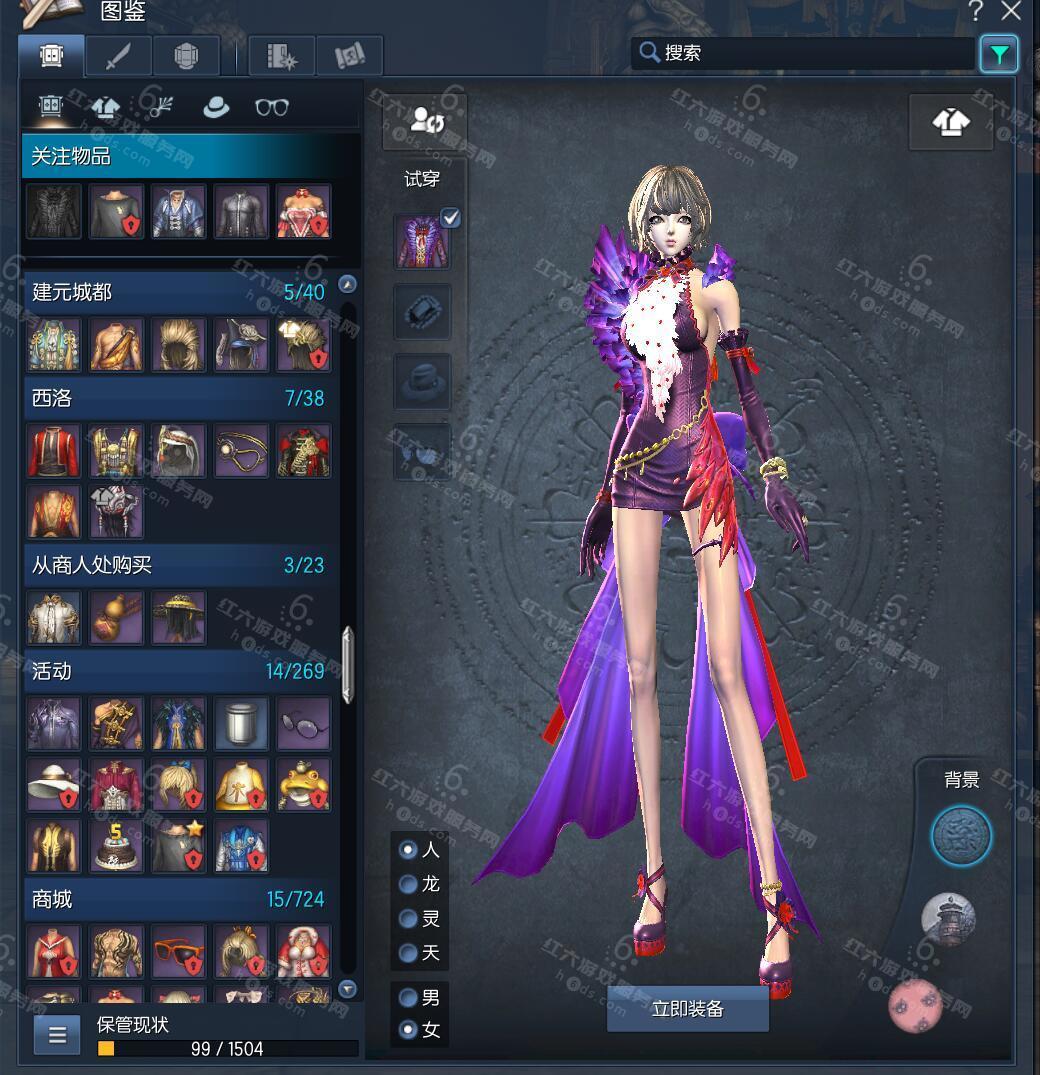Screen dimensions: 1040x1075
Task: Open the list menu beside 保管现状
Action: pos(57,1035)
